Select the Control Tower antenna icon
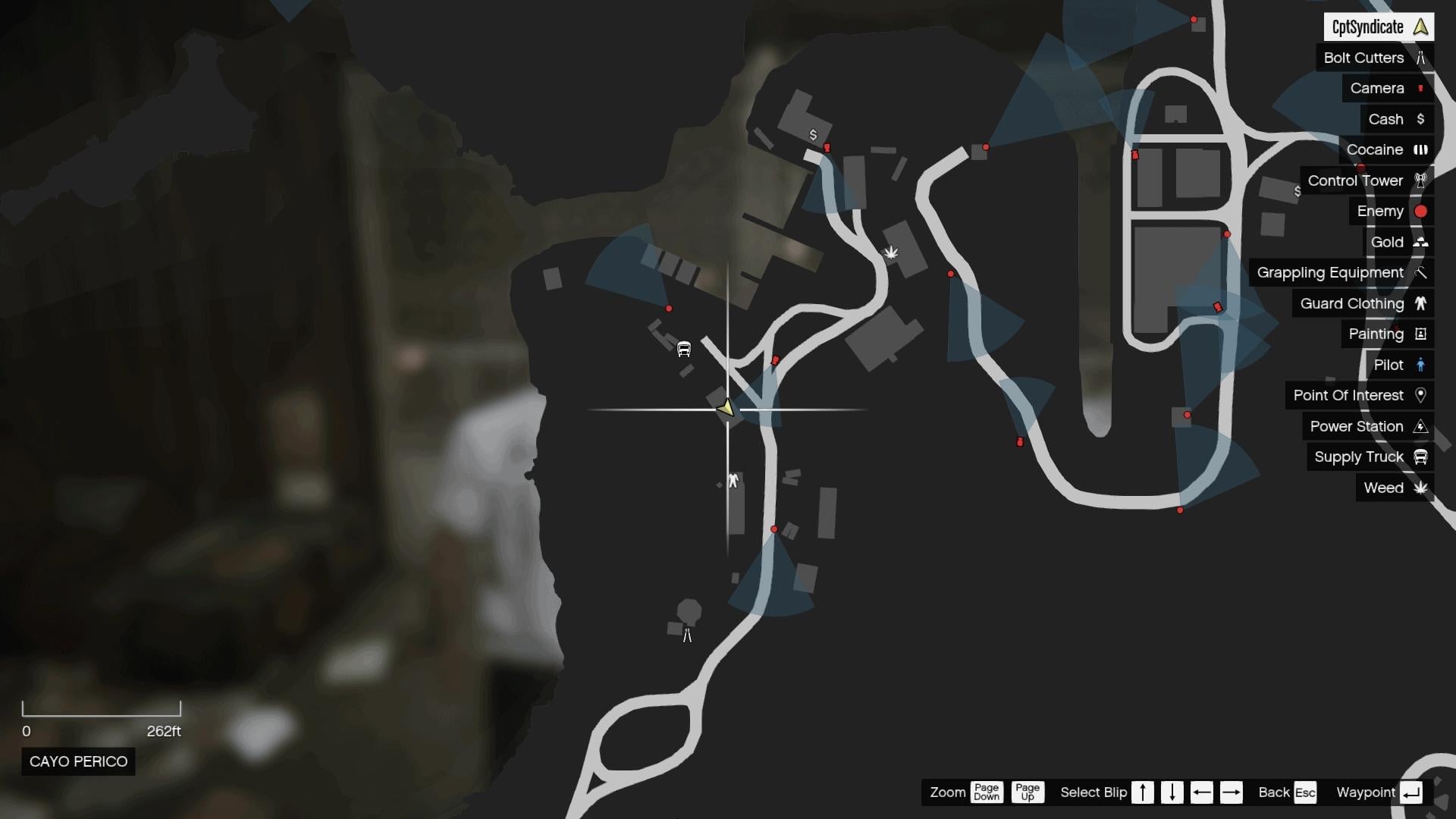The image size is (1456, 819). click(1421, 180)
